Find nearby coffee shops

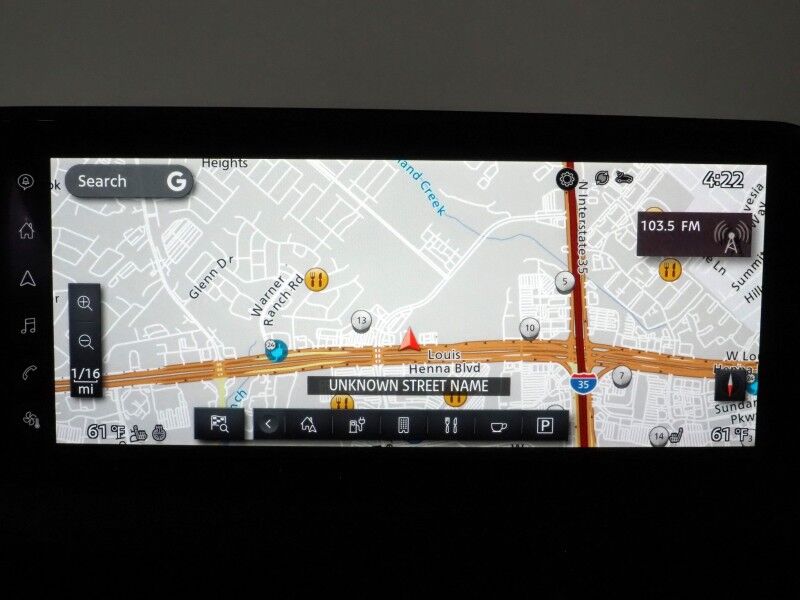click(497, 425)
